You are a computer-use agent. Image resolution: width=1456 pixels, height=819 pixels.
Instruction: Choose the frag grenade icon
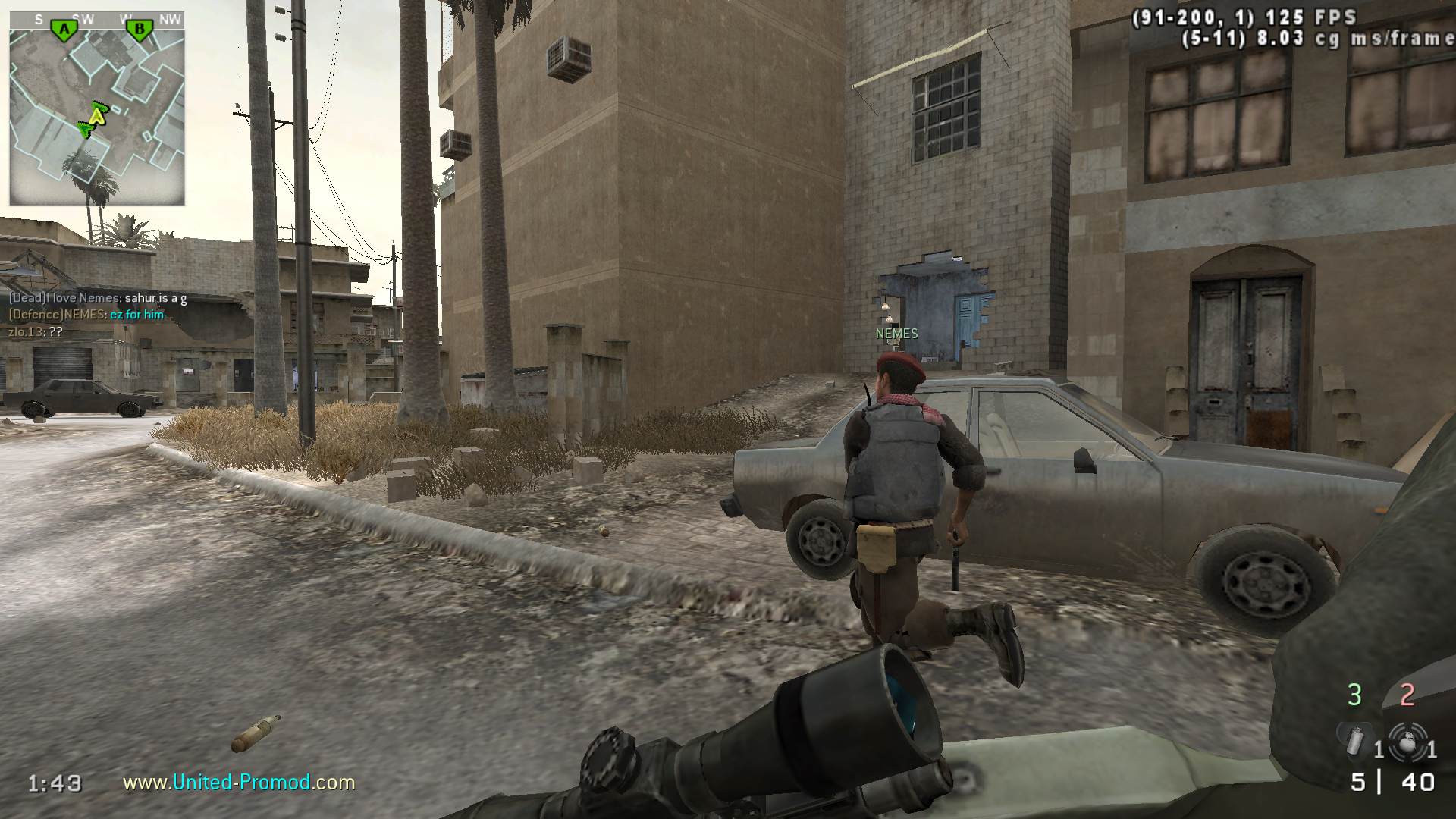[1407, 740]
